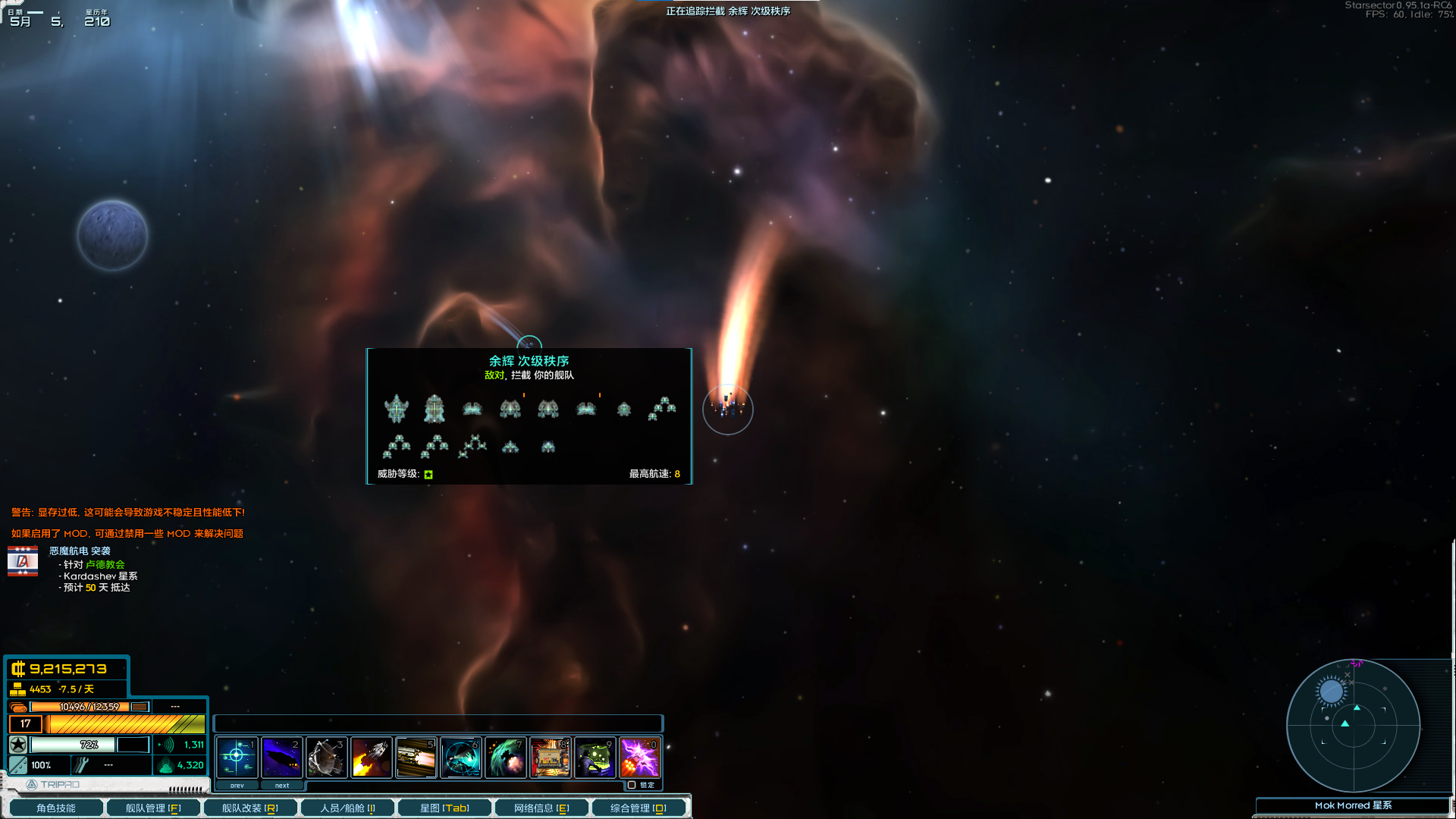
Task: Activate the satellite dish sensor ability
Action: click(x=327, y=757)
